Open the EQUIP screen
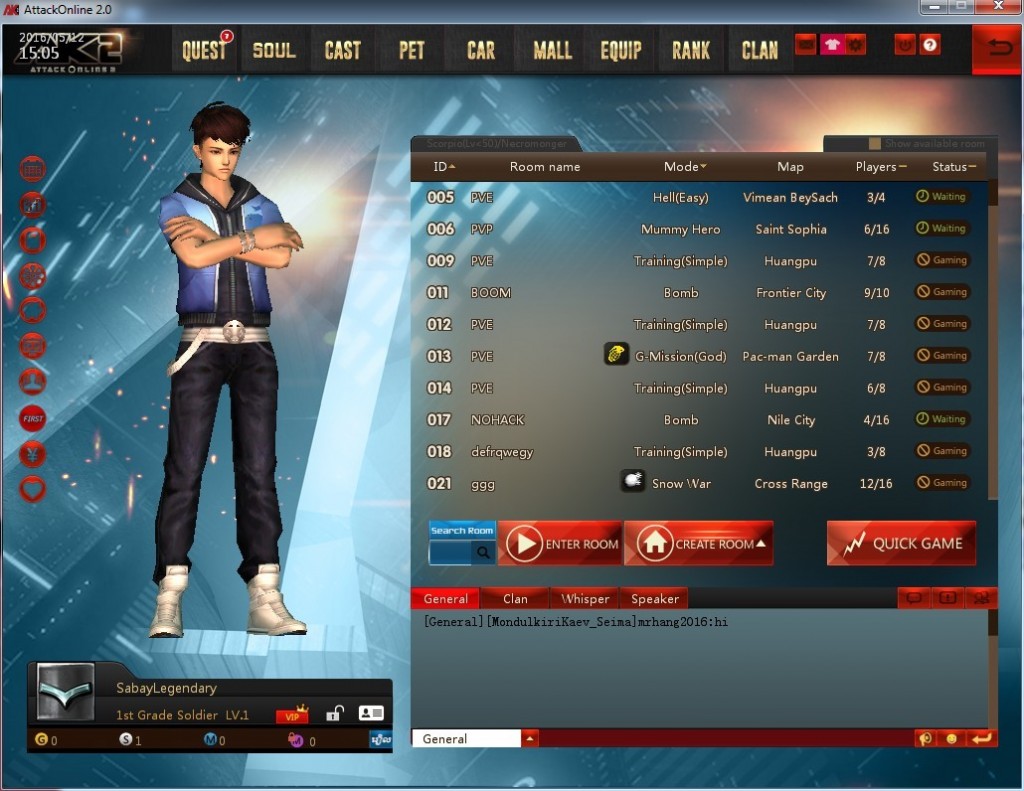The height and width of the screenshot is (791, 1024). (x=621, y=50)
